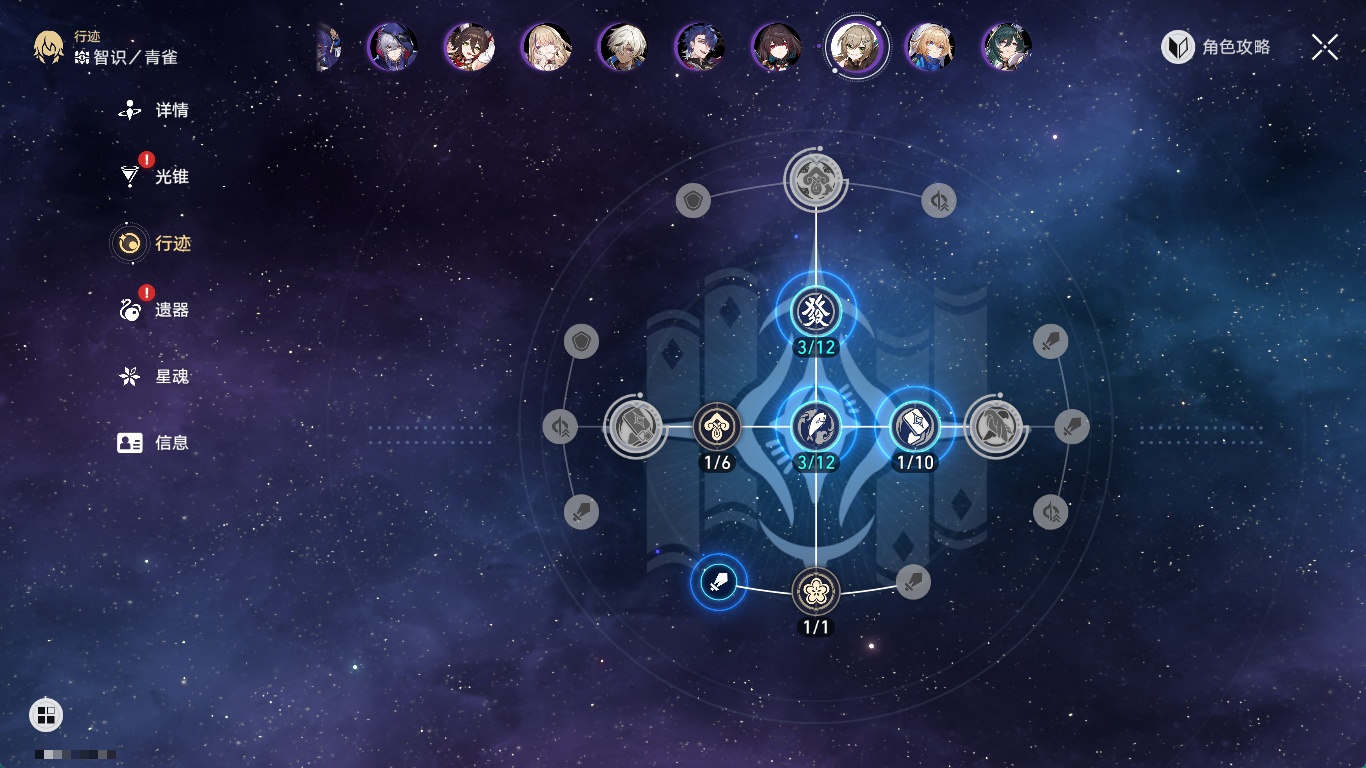Open the grid menu button
This screenshot has width=1366, height=768.
45,715
